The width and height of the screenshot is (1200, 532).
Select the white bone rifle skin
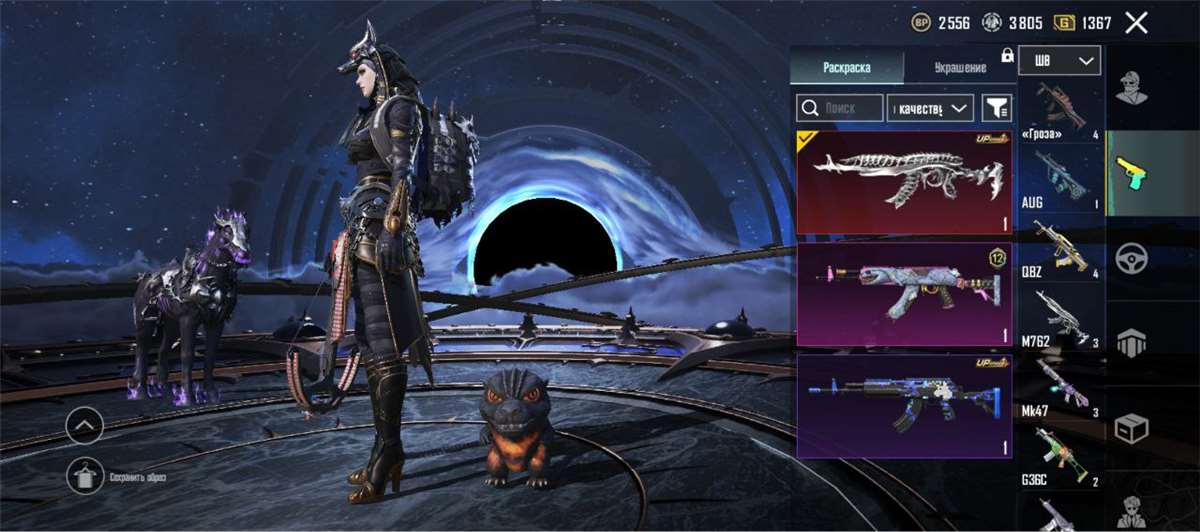[x=903, y=182]
